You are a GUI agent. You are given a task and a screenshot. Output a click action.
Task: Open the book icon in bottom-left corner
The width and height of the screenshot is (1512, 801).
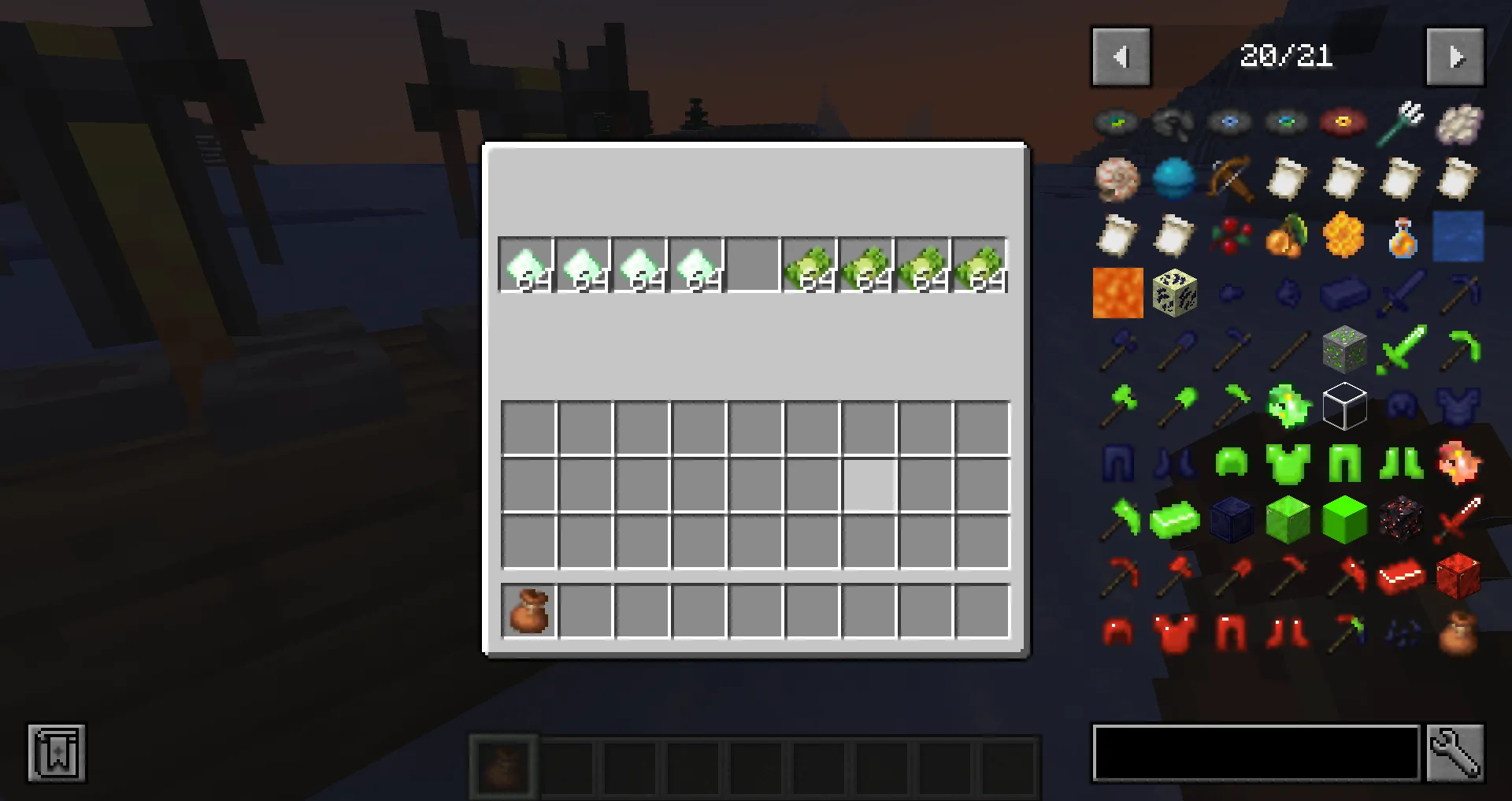pyautogui.click(x=57, y=754)
